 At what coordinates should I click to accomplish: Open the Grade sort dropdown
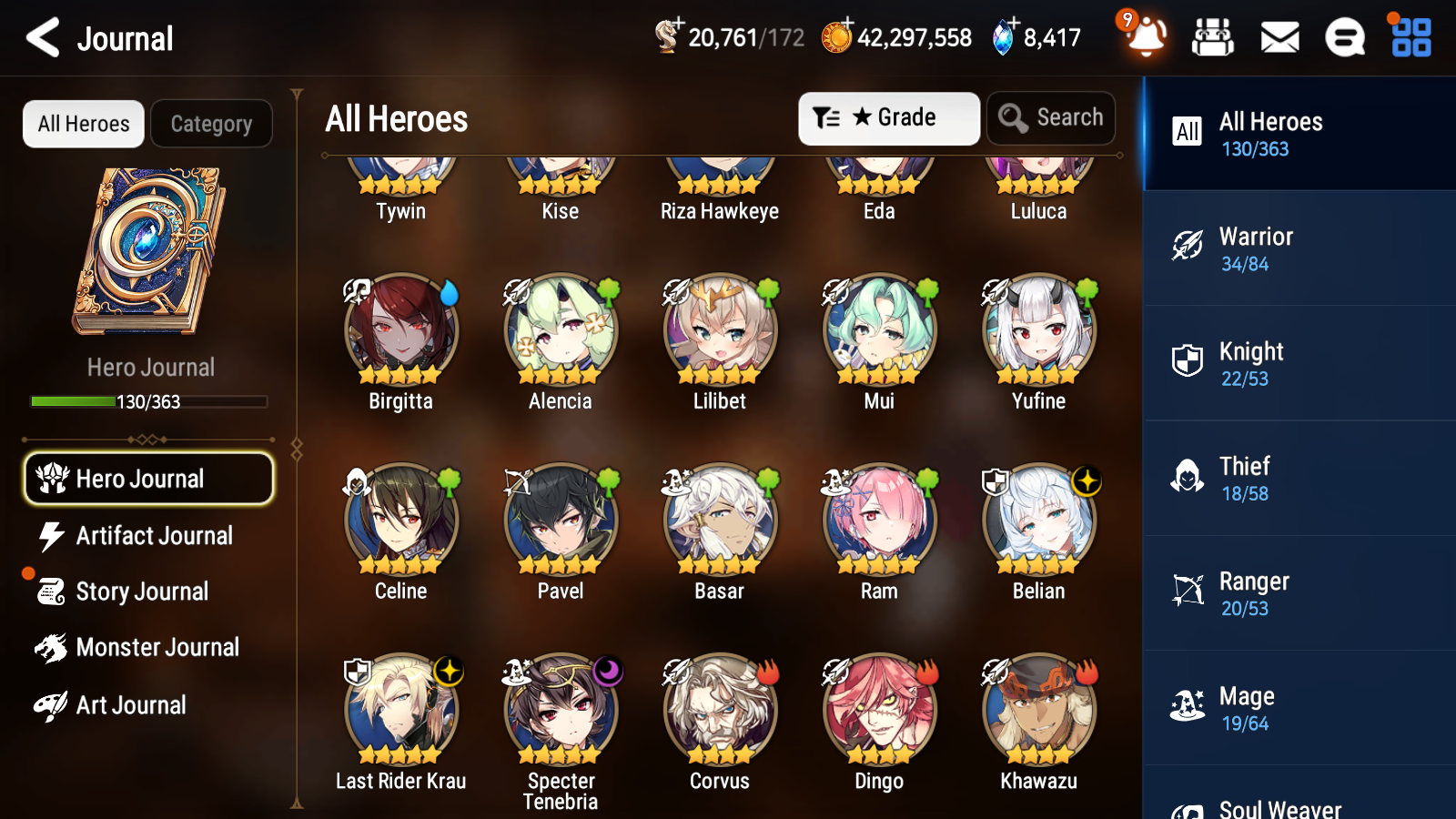pos(888,117)
